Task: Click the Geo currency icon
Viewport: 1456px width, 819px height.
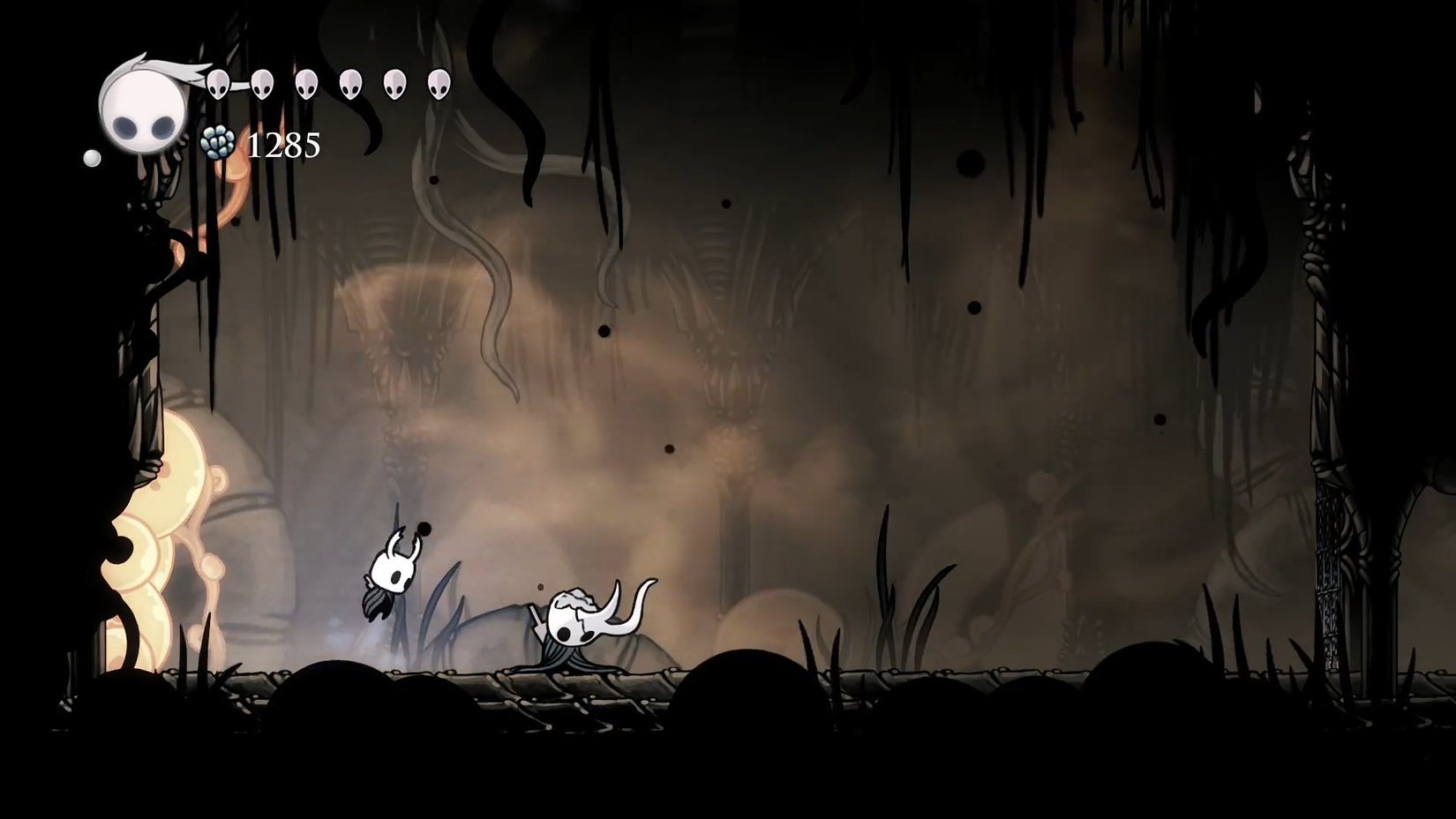Action: pyautogui.click(x=217, y=141)
